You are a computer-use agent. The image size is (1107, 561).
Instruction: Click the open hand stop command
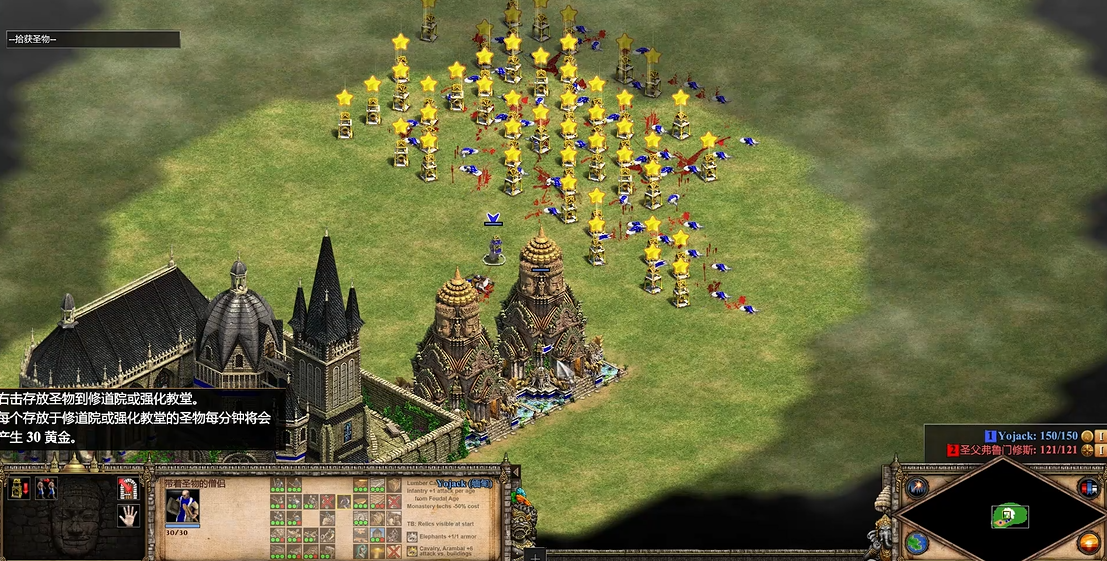tap(127, 516)
